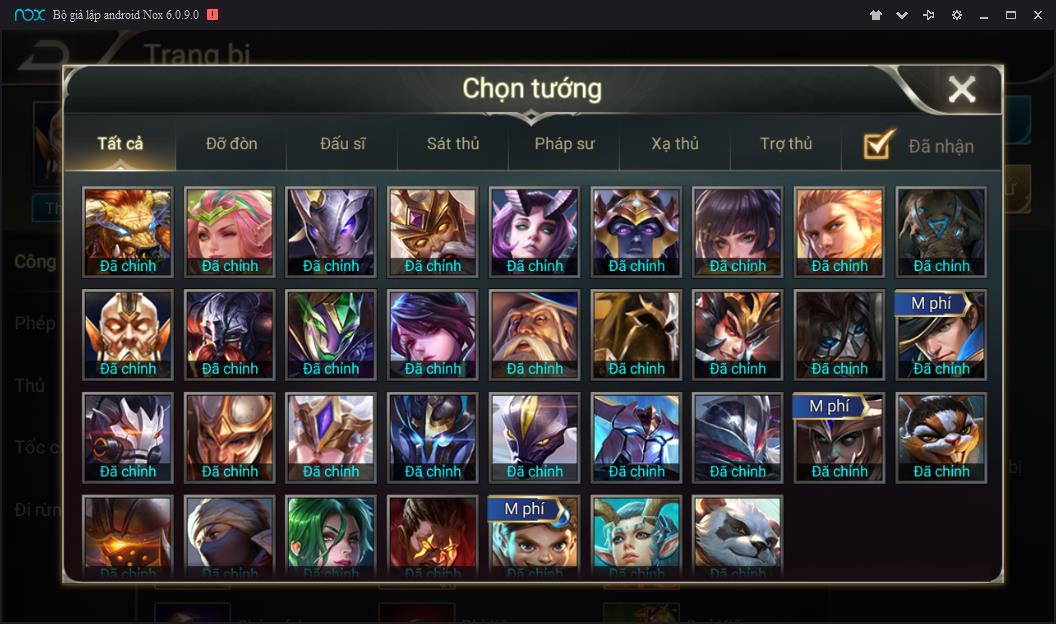This screenshot has width=1056, height=624.
Task: Open the Đỡ đòn category tab
Action: 231,144
